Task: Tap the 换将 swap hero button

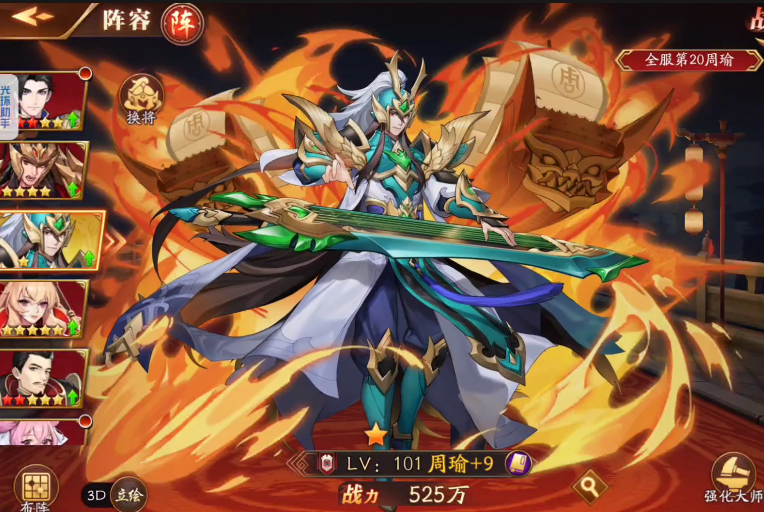Action: point(141,98)
